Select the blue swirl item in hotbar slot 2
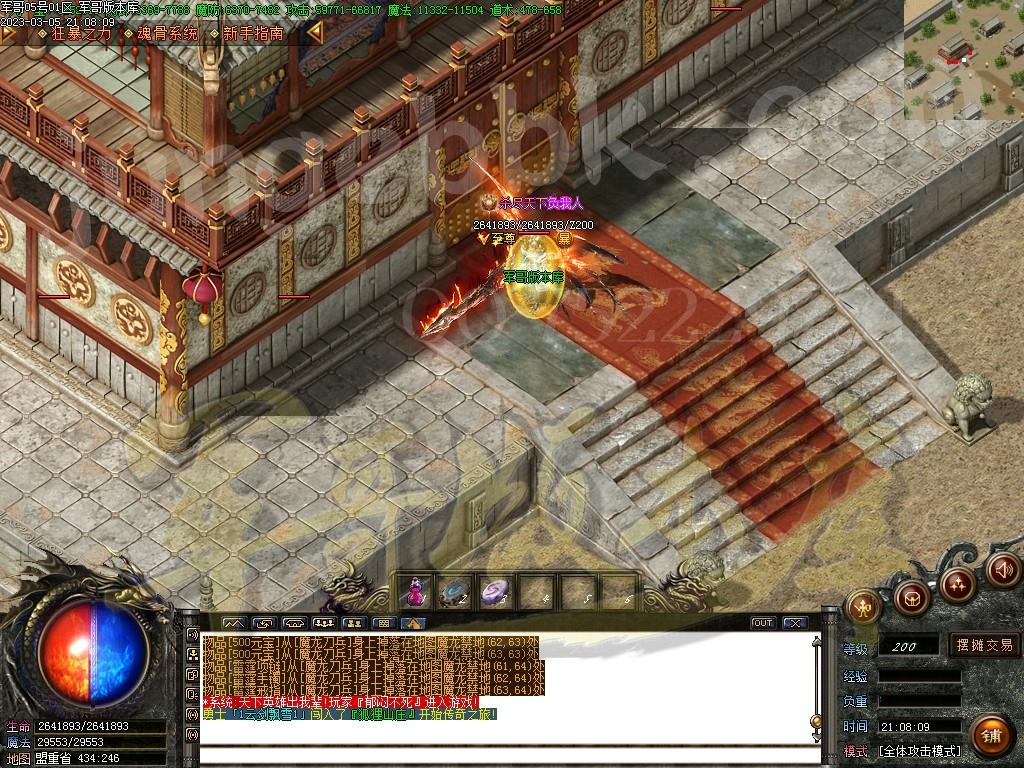 tap(456, 593)
